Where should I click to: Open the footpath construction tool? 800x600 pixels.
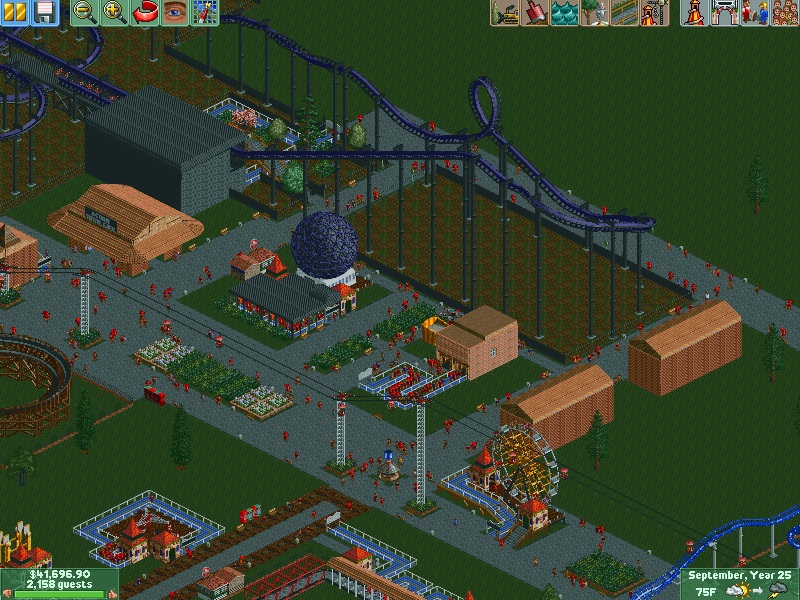tap(625, 13)
